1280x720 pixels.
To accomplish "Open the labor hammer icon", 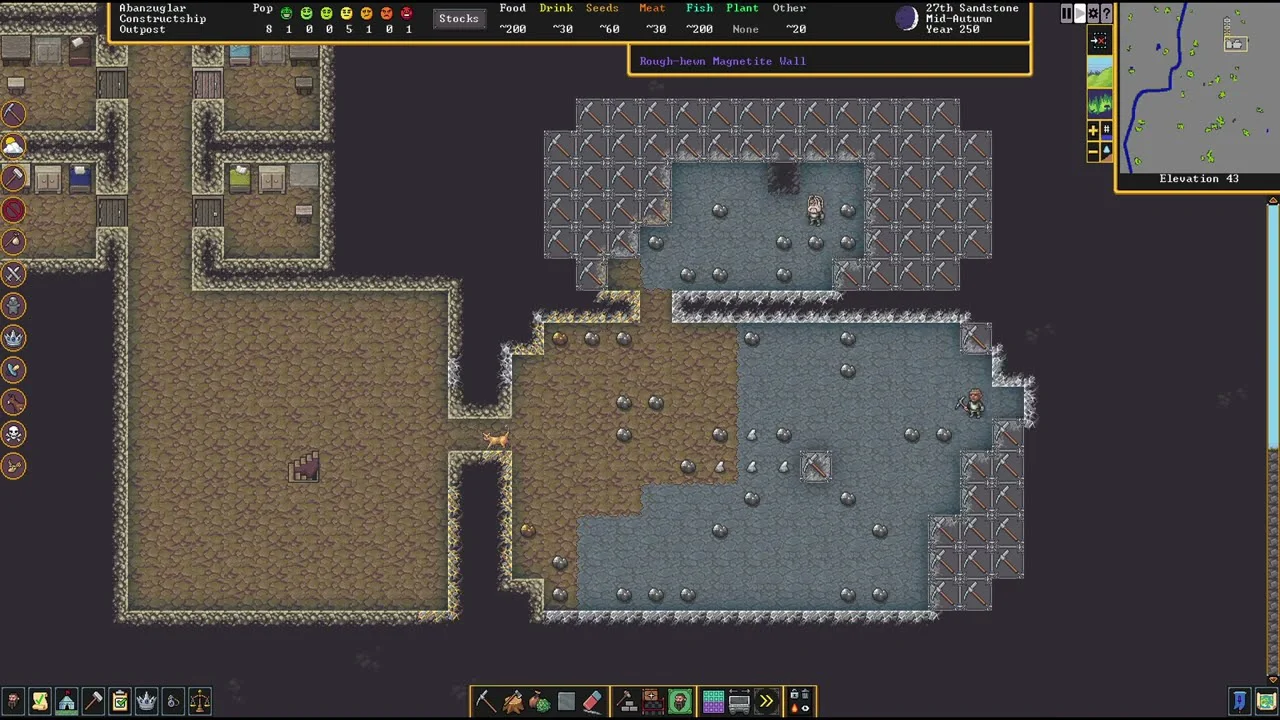I will pyautogui.click(x=93, y=702).
